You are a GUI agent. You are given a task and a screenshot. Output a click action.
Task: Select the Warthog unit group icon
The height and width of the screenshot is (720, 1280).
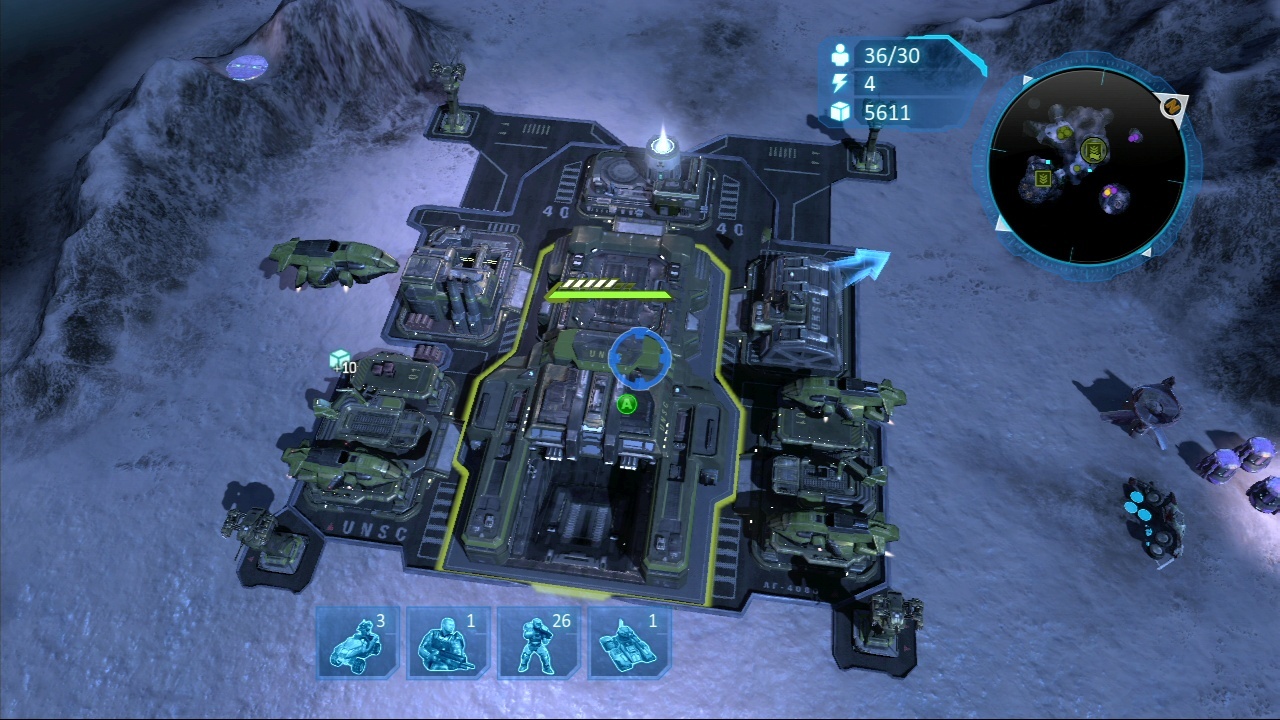[357, 642]
